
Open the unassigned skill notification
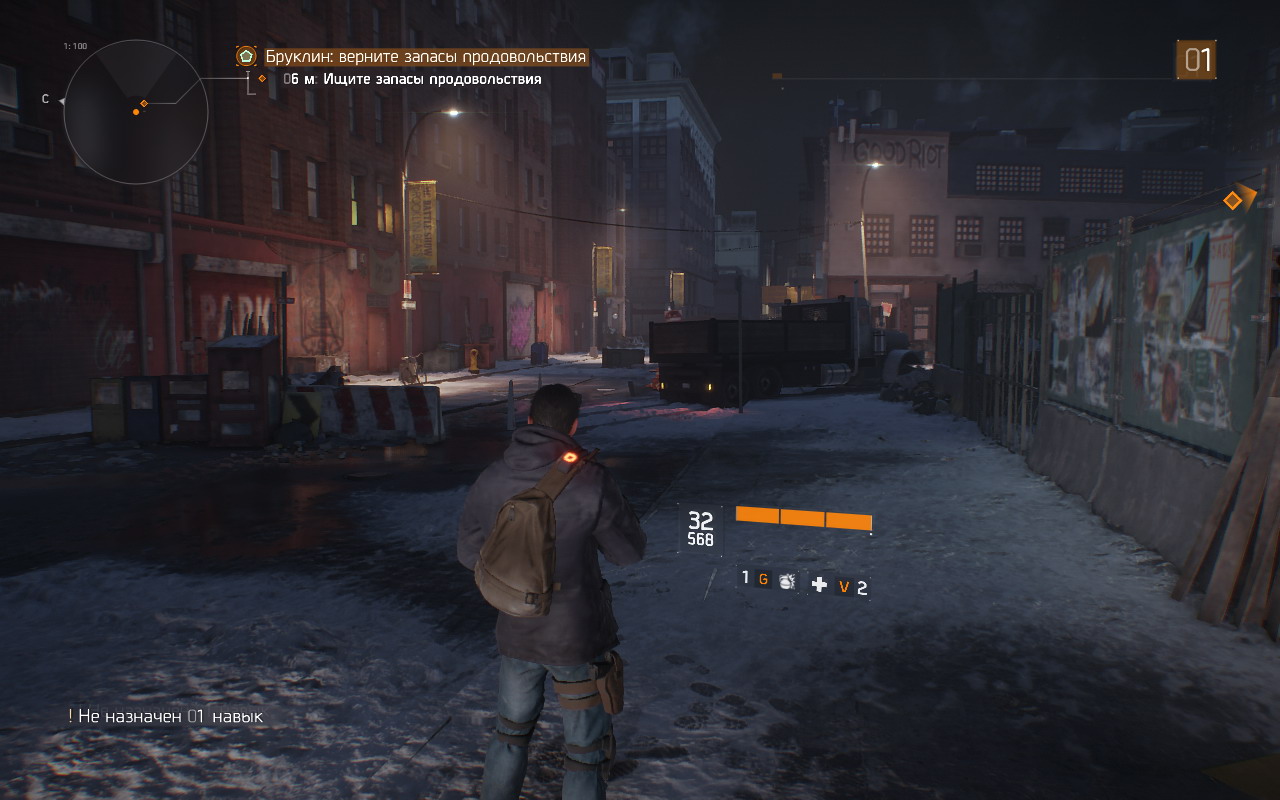(166, 716)
